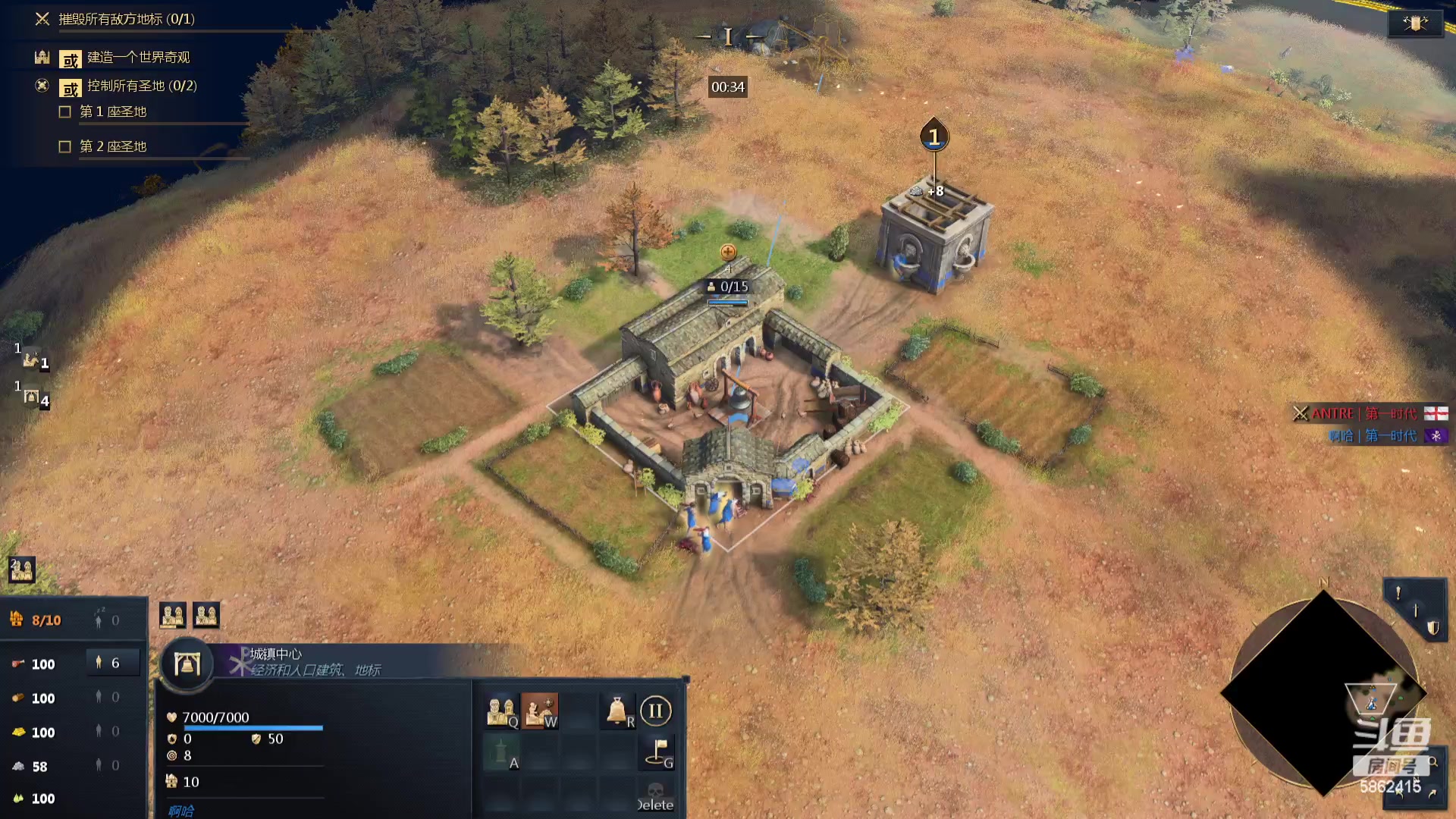Viewport: 1456px width, 819px height.
Task: Train a villager from the Q slot
Action: [501, 711]
